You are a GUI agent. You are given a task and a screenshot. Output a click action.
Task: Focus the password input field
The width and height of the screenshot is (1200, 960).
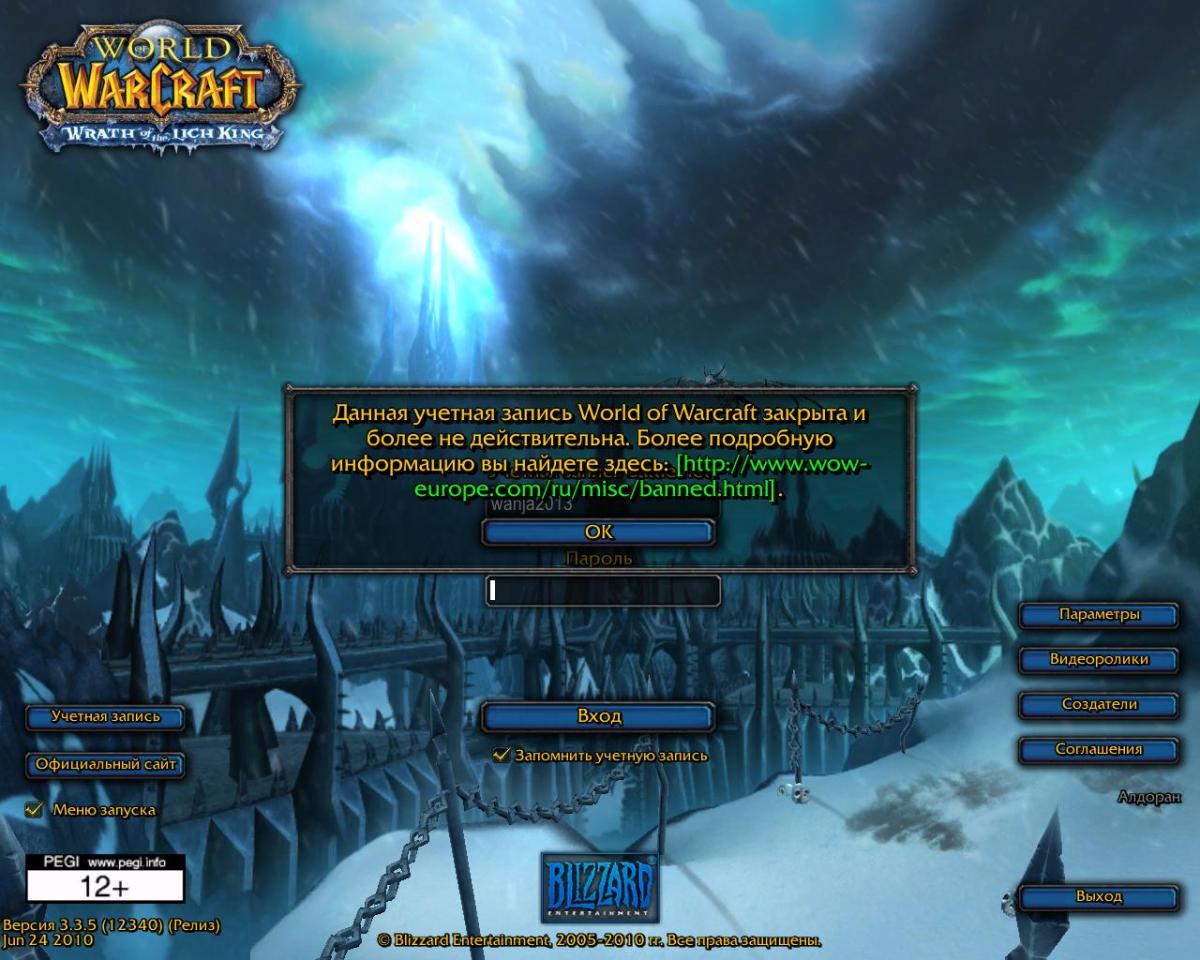[x=603, y=591]
